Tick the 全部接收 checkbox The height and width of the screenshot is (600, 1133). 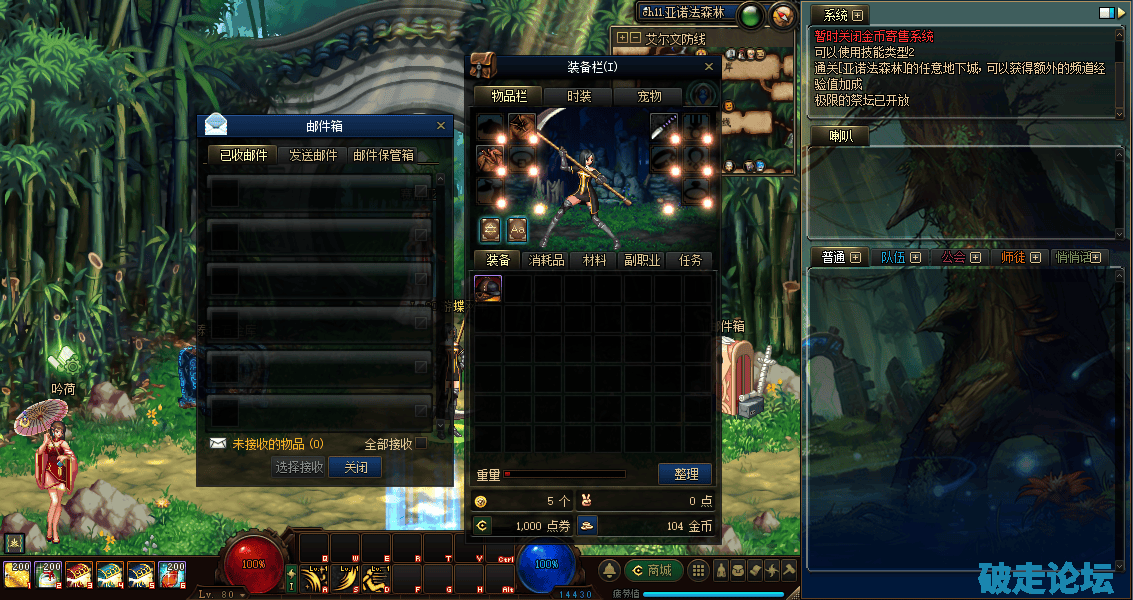tap(421, 443)
